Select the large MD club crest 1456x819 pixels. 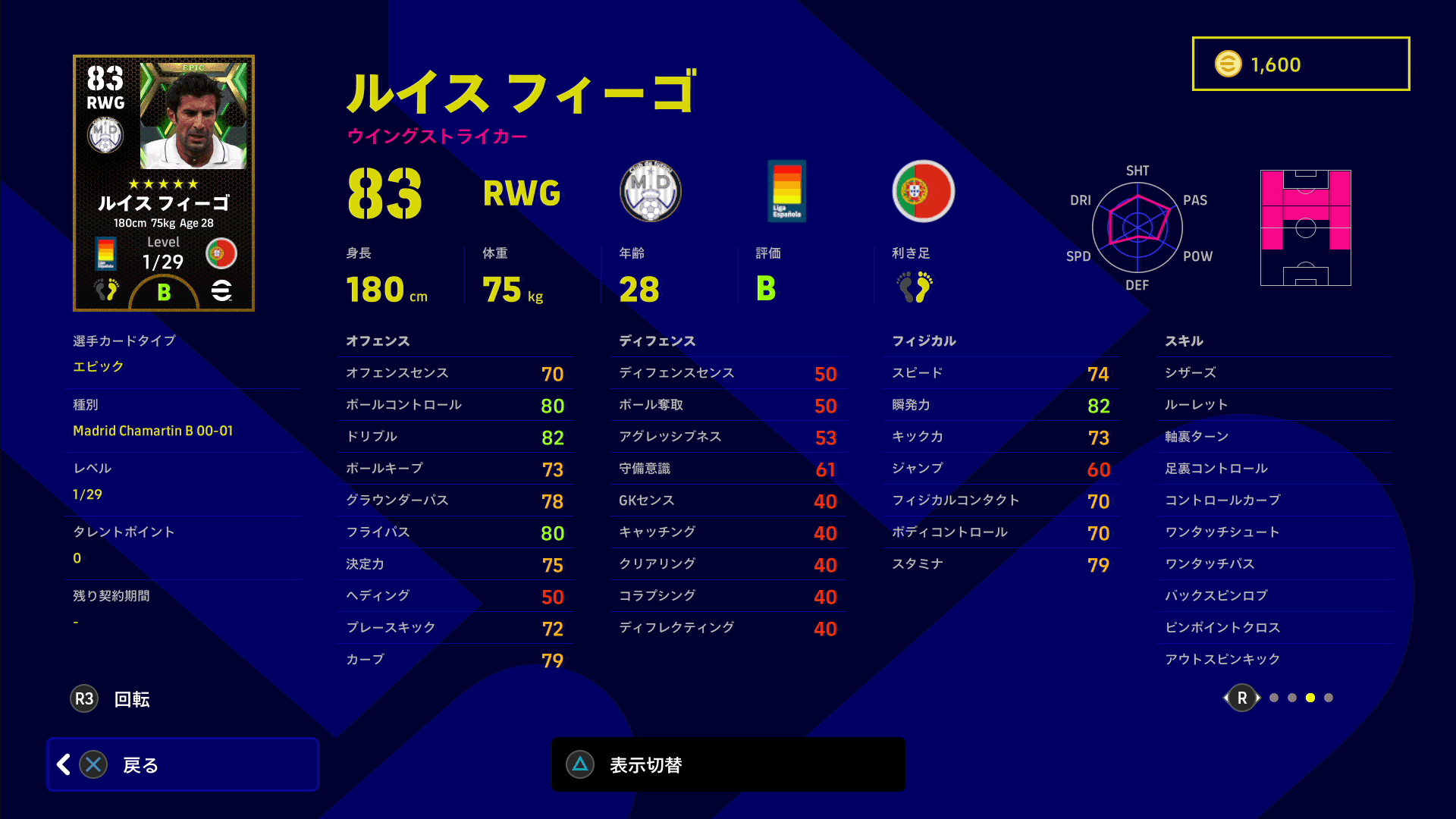(651, 191)
